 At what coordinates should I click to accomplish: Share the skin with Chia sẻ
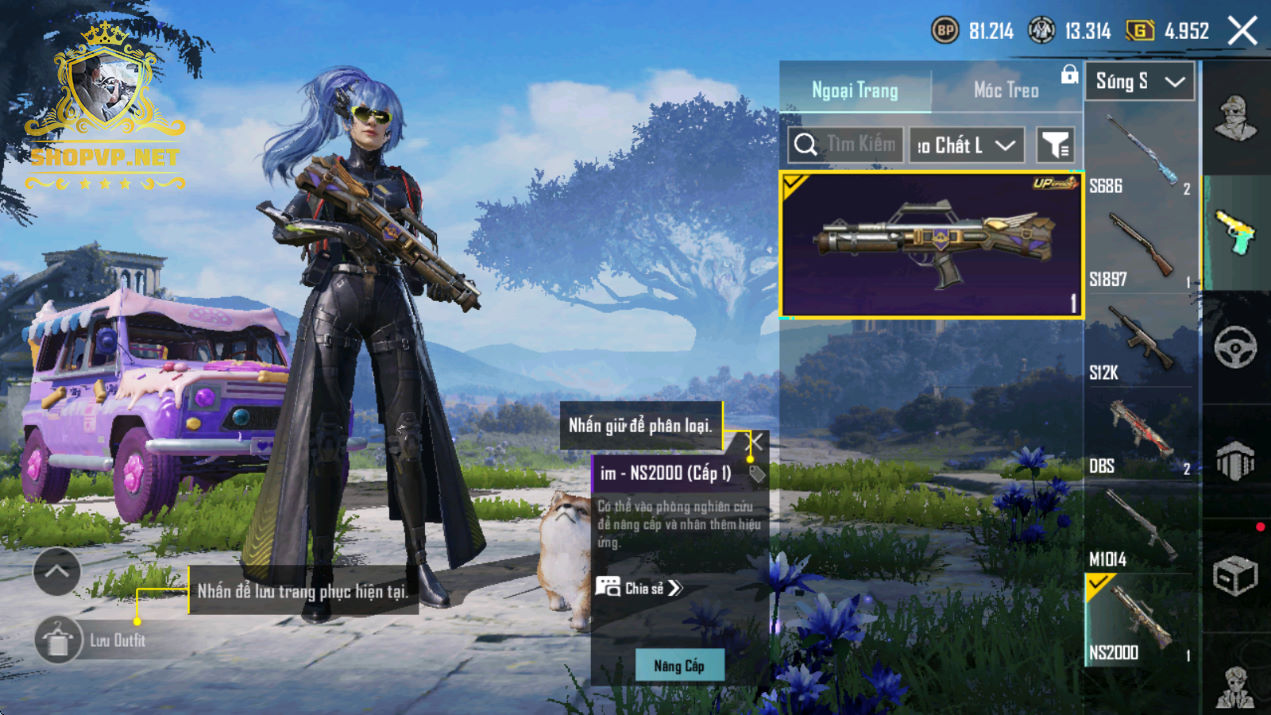(640, 588)
